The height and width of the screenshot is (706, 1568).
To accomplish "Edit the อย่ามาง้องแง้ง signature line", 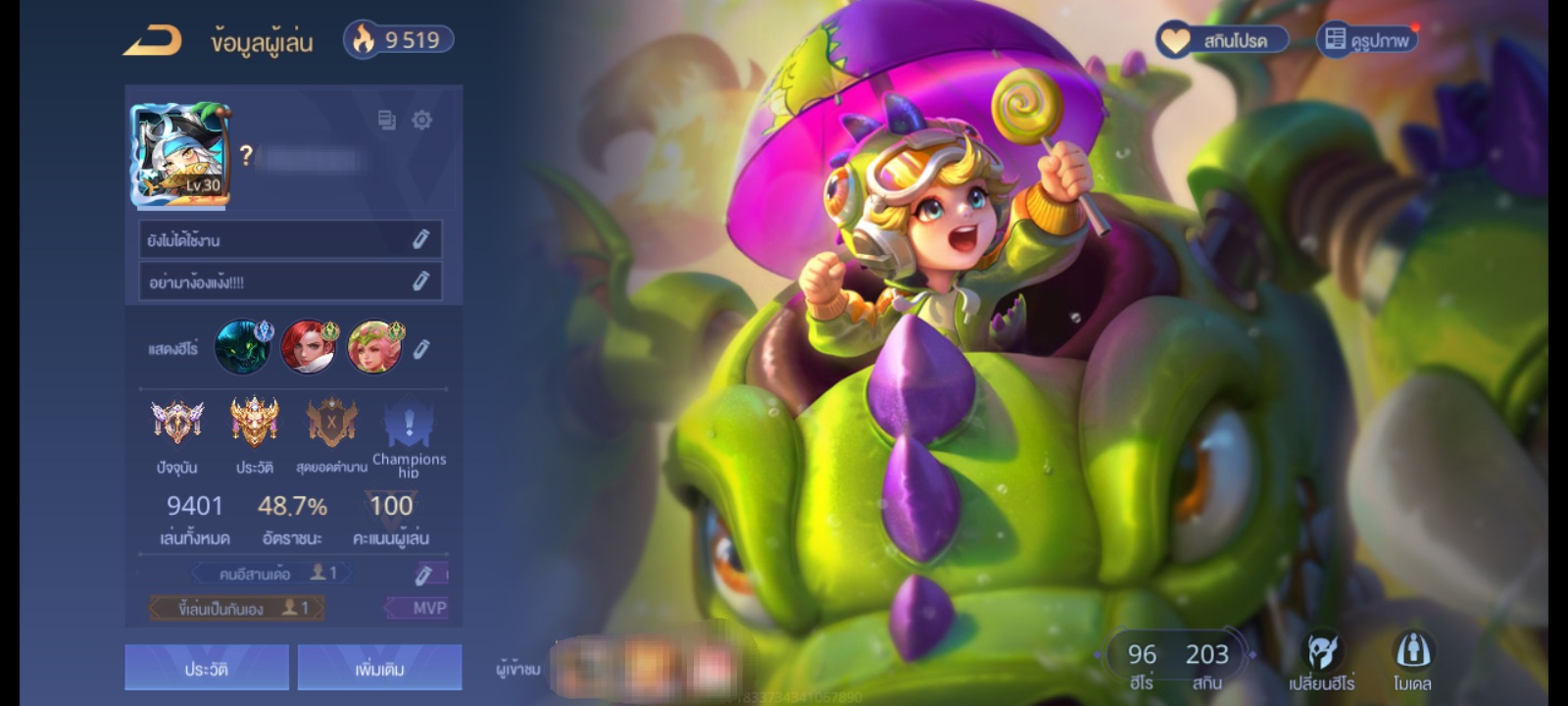I will coord(420,281).
